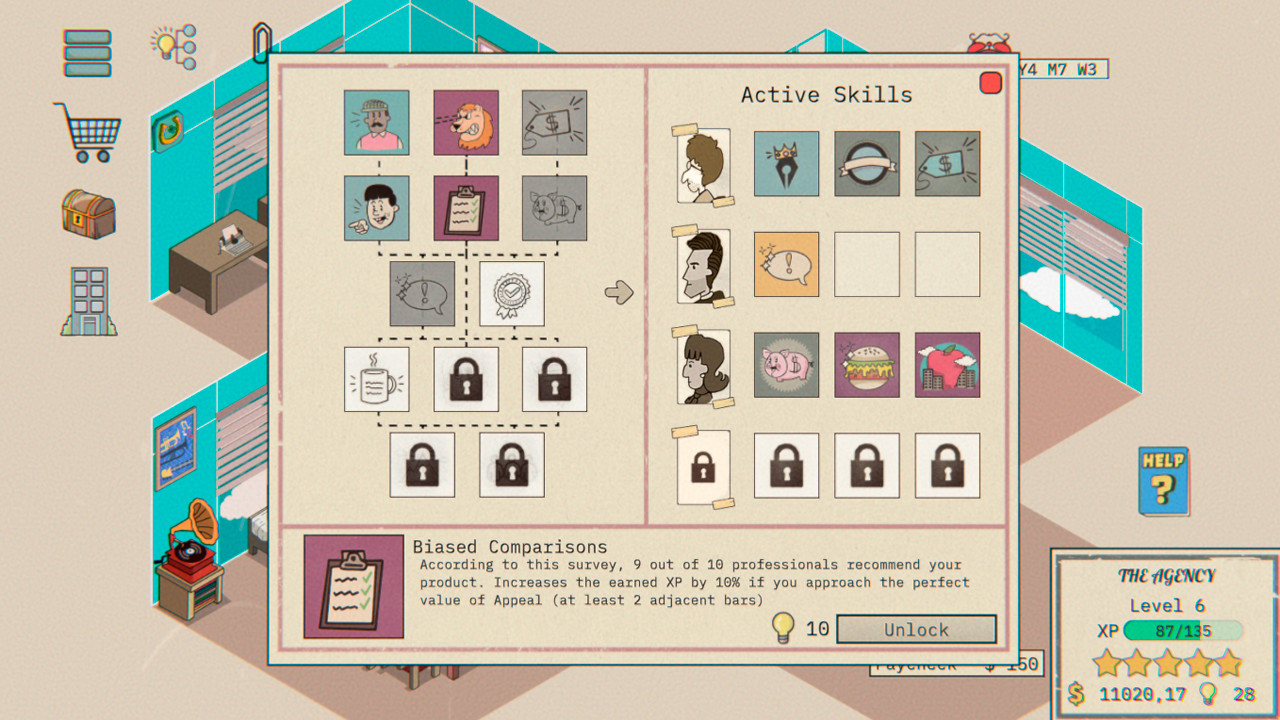Click the Y4 M7 W3 date badge
This screenshot has width=1280, height=720.
[1063, 70]
